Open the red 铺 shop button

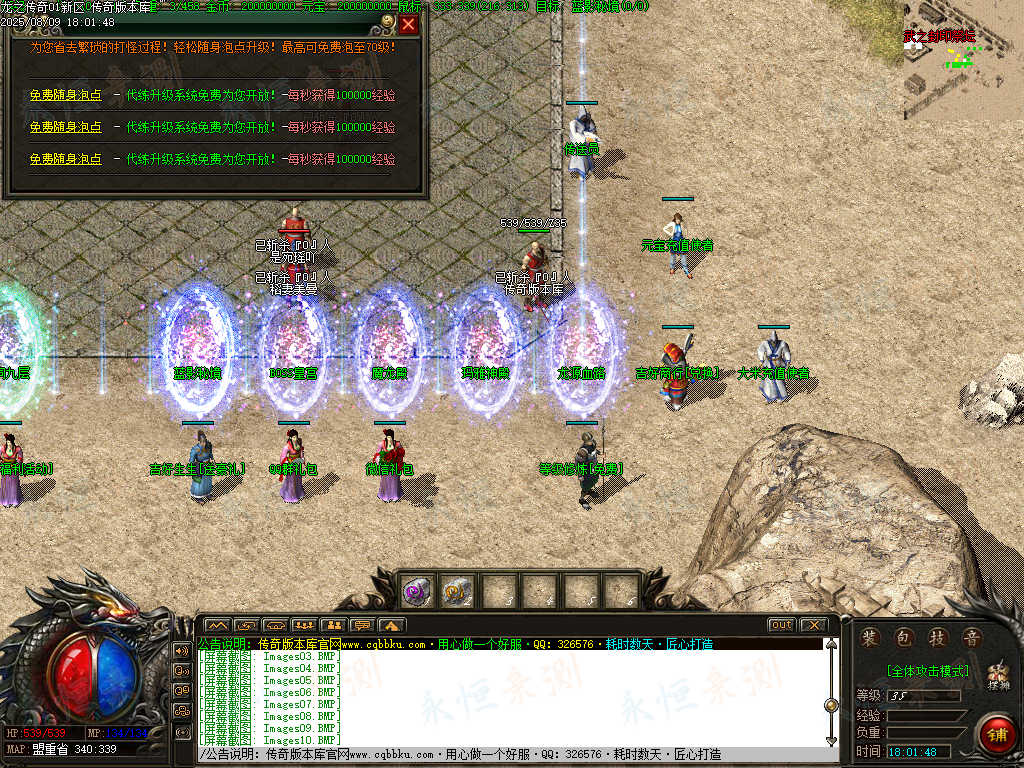(x=996, y=735)
